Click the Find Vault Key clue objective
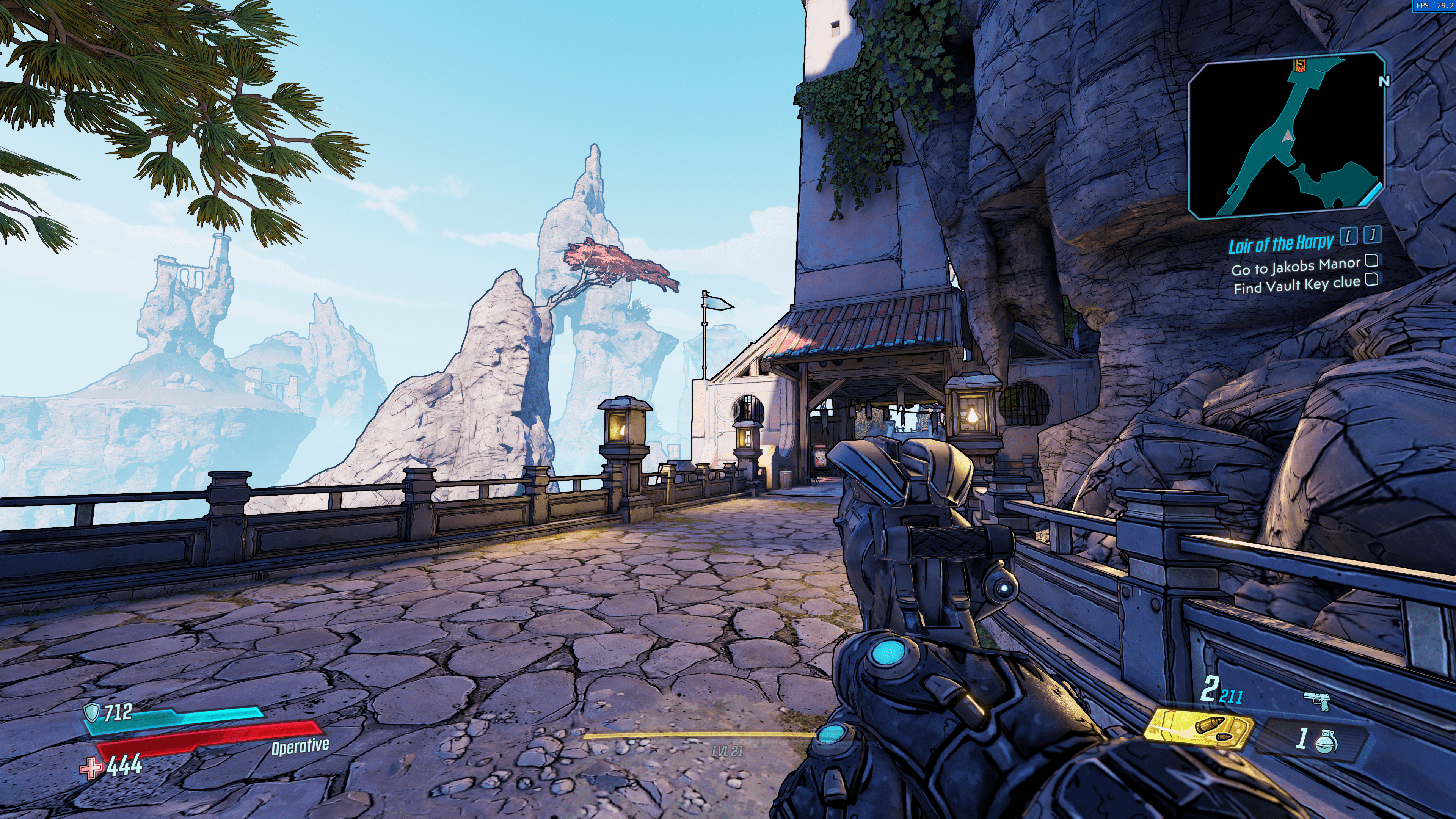This screenshot has height=819, width=1456. [1297, 285]
